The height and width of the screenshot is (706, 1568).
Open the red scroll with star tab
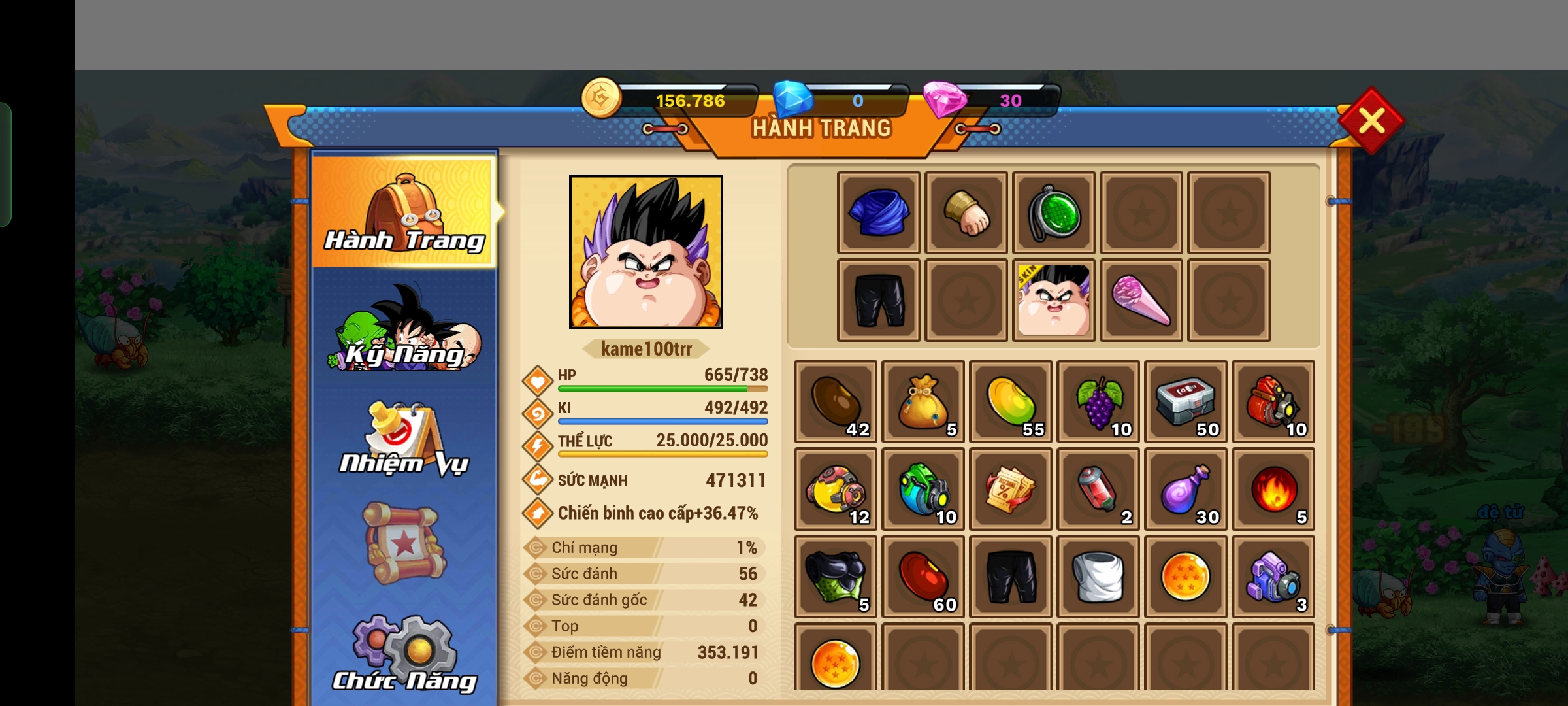pyautogui.click(x=404, y=543)
